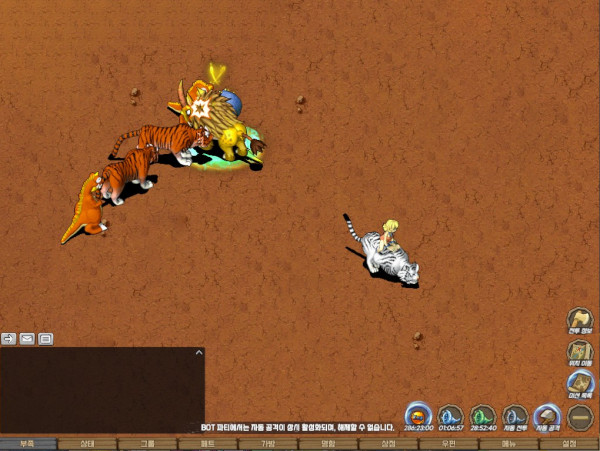Viewport: 600px width, 451px height.
Task: Open the 페트 (pet) menu
Action: coord(208,443)
